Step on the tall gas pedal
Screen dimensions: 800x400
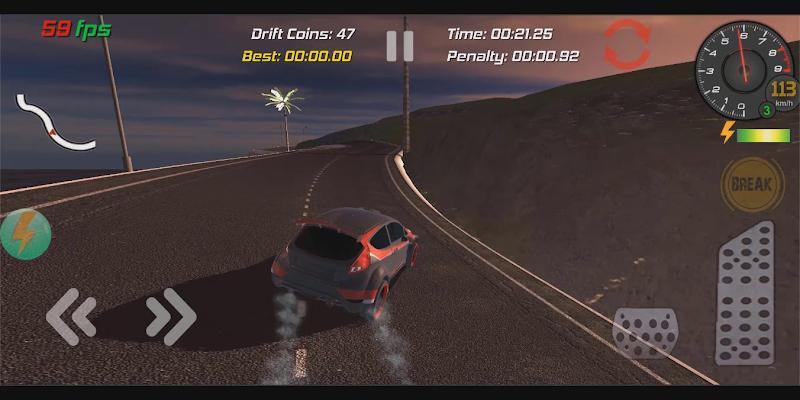tap(745, 293)
